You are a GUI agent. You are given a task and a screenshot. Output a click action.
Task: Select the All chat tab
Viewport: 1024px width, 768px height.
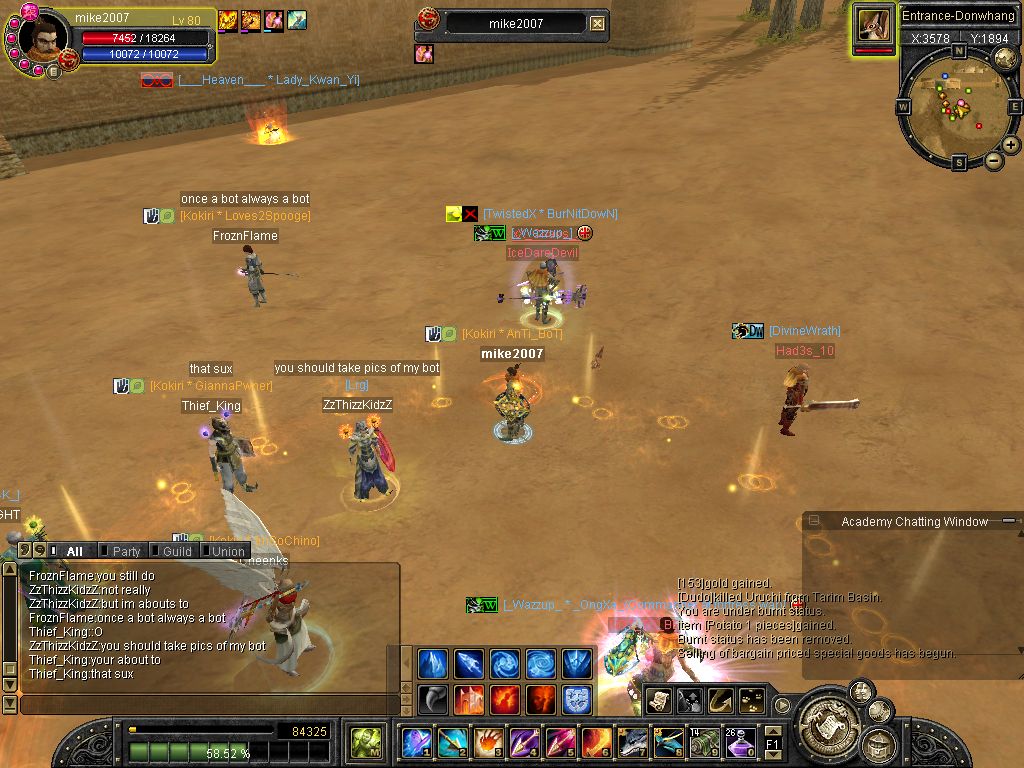point(74,551)
